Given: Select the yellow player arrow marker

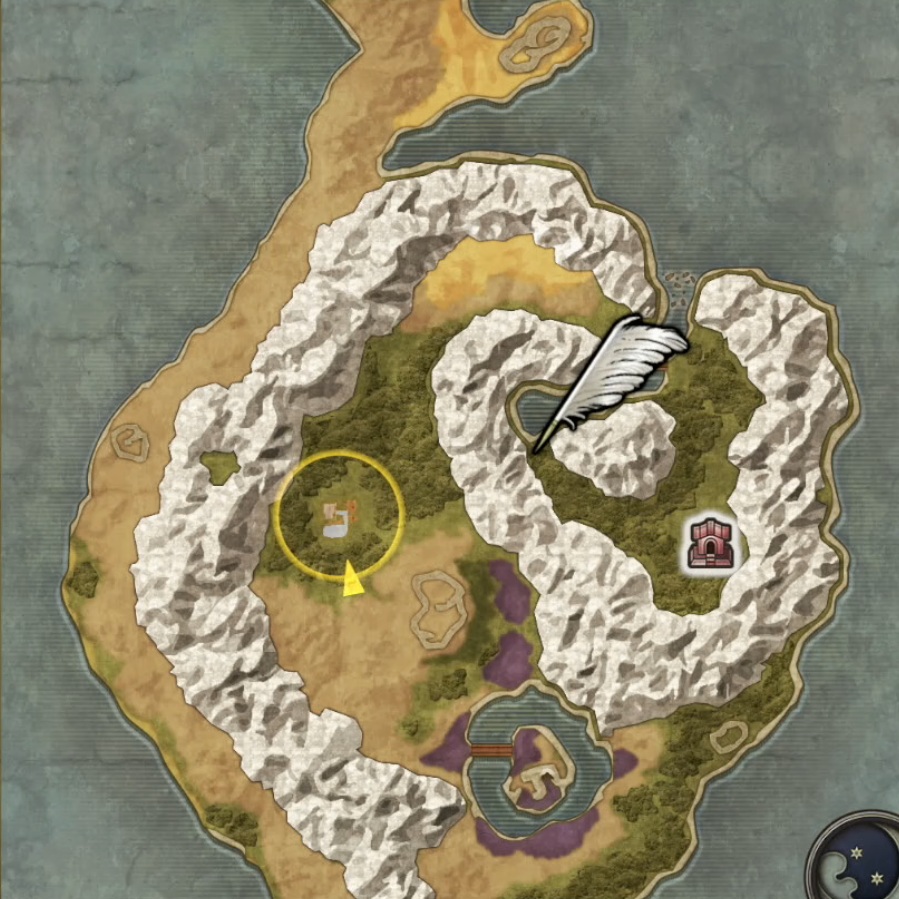Looking at the screenshot, I should 351,581.
